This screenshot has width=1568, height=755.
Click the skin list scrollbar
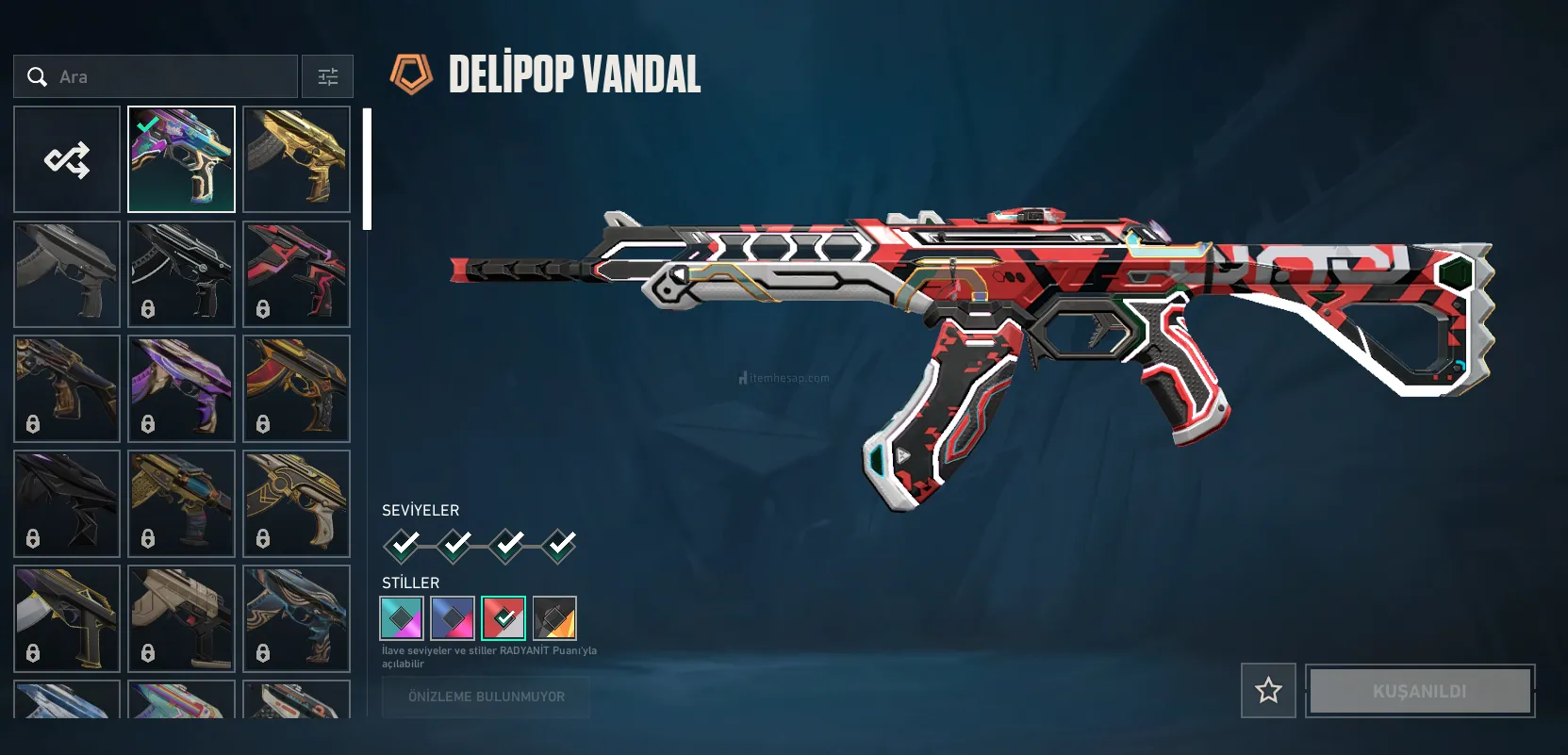click(367, 170)
